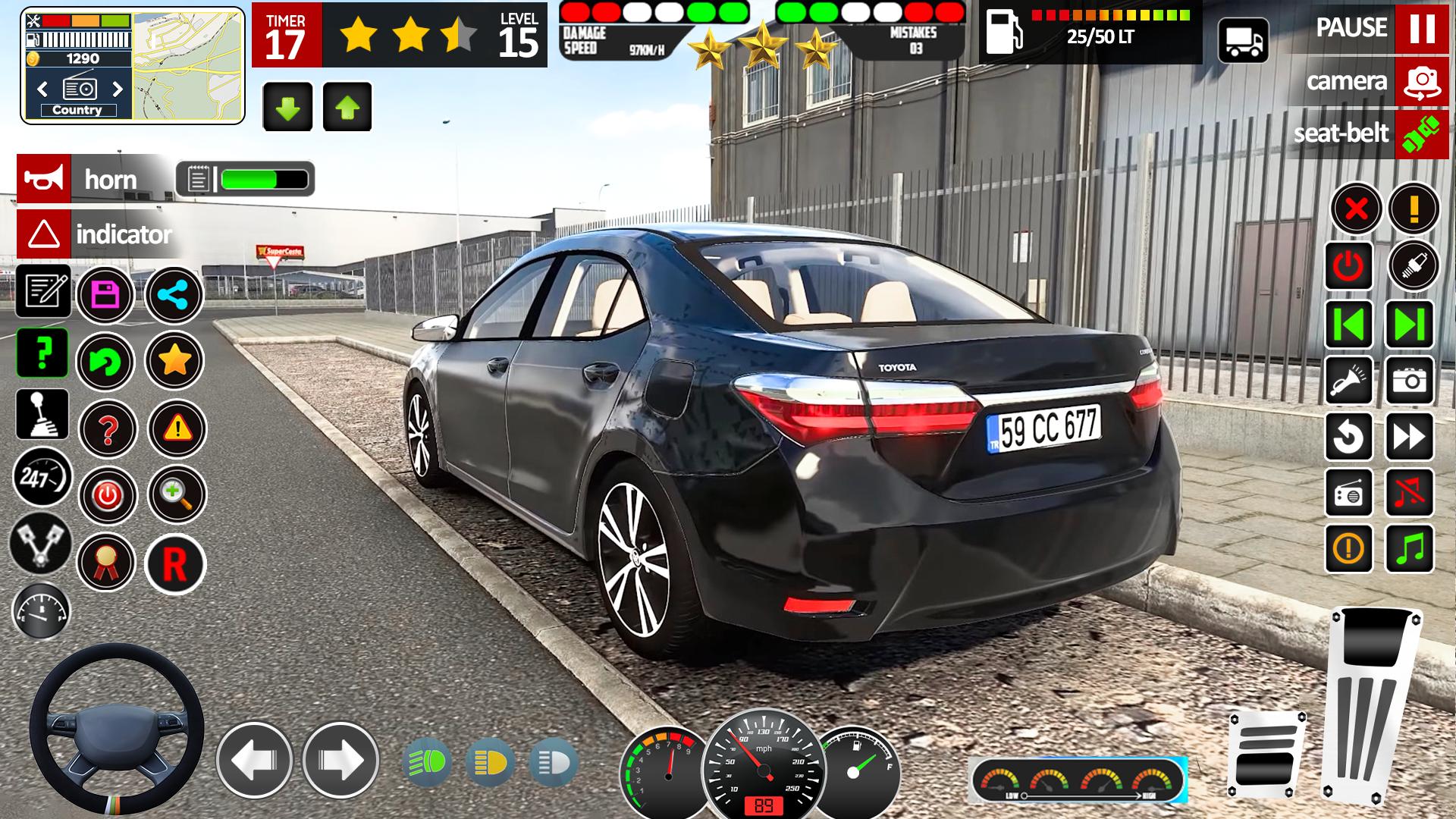
Task: Honk the horn
Action: (x=44, y=179)
